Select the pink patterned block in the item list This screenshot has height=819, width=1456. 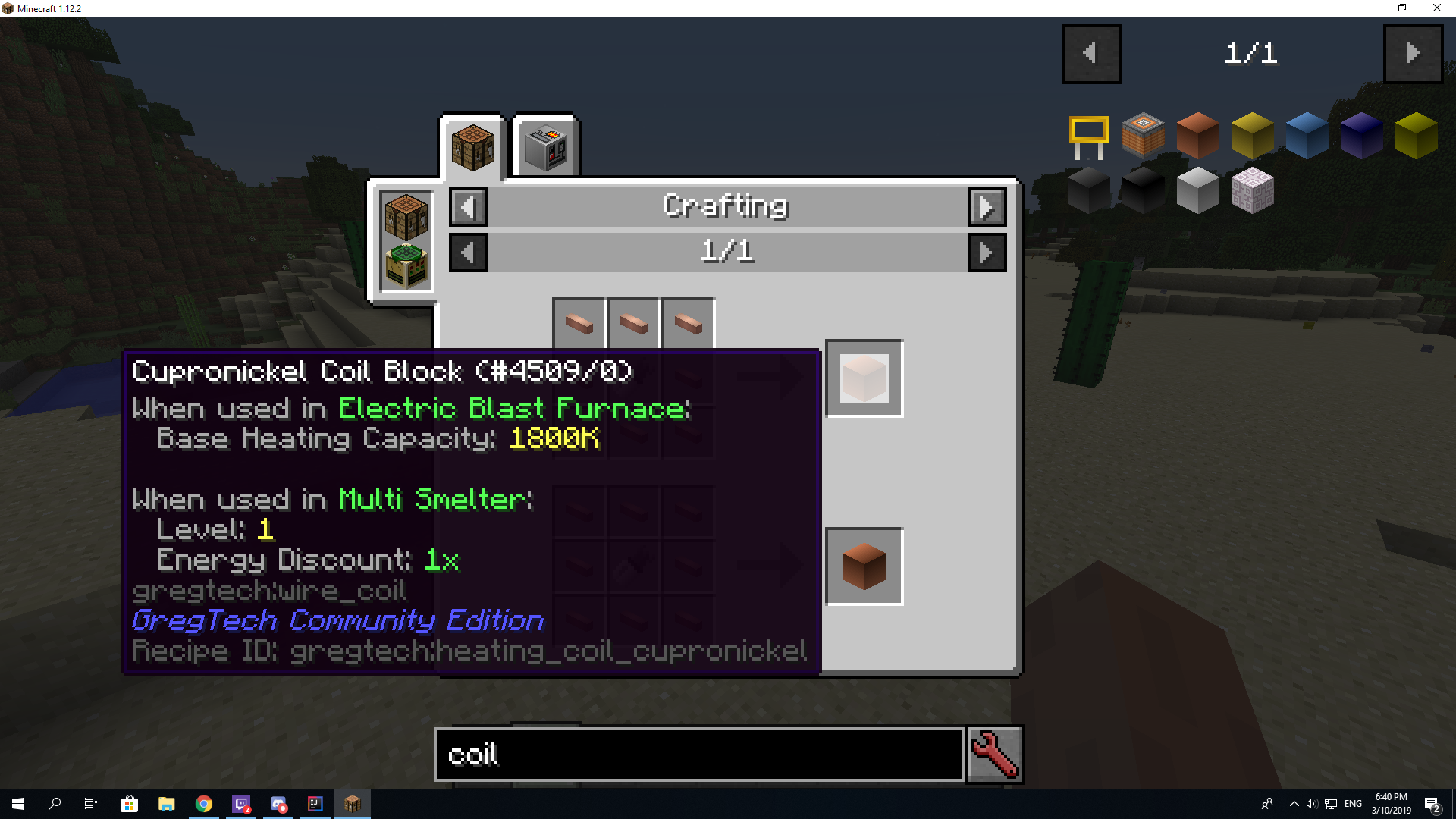pyautogui.click(x=1252, y=190)
